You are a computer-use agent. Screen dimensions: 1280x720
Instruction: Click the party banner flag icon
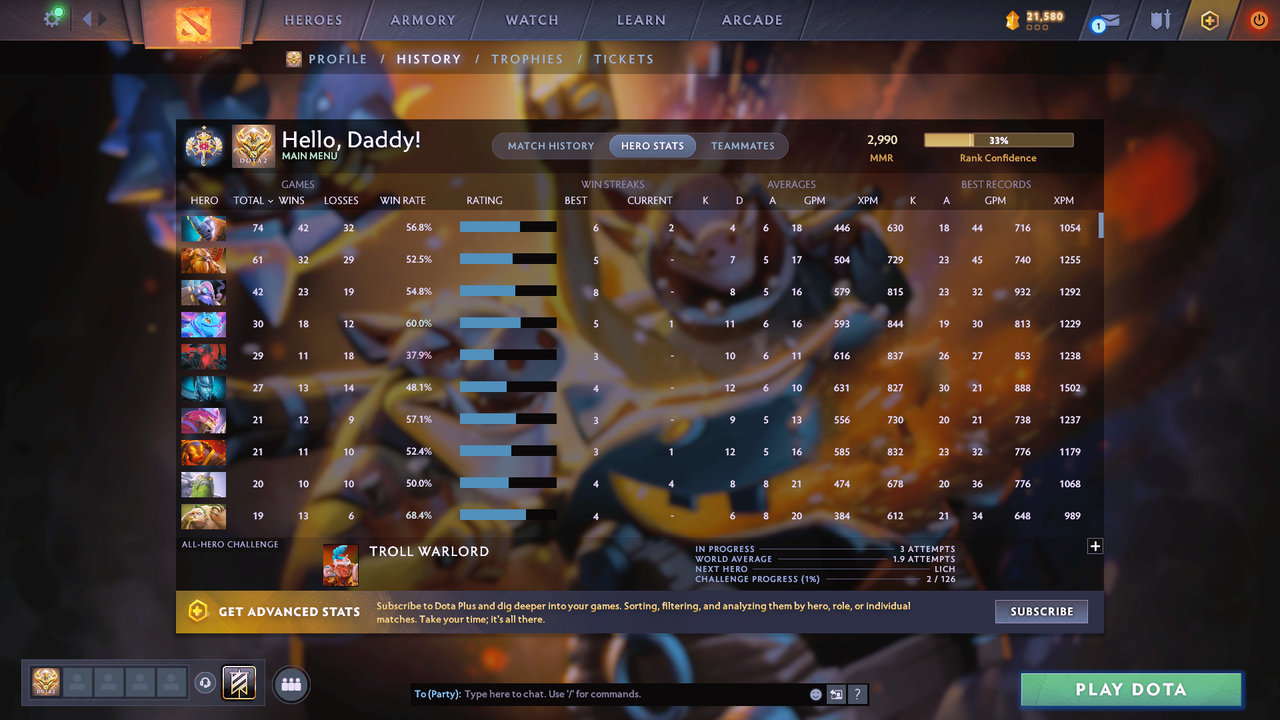[238, 682]
